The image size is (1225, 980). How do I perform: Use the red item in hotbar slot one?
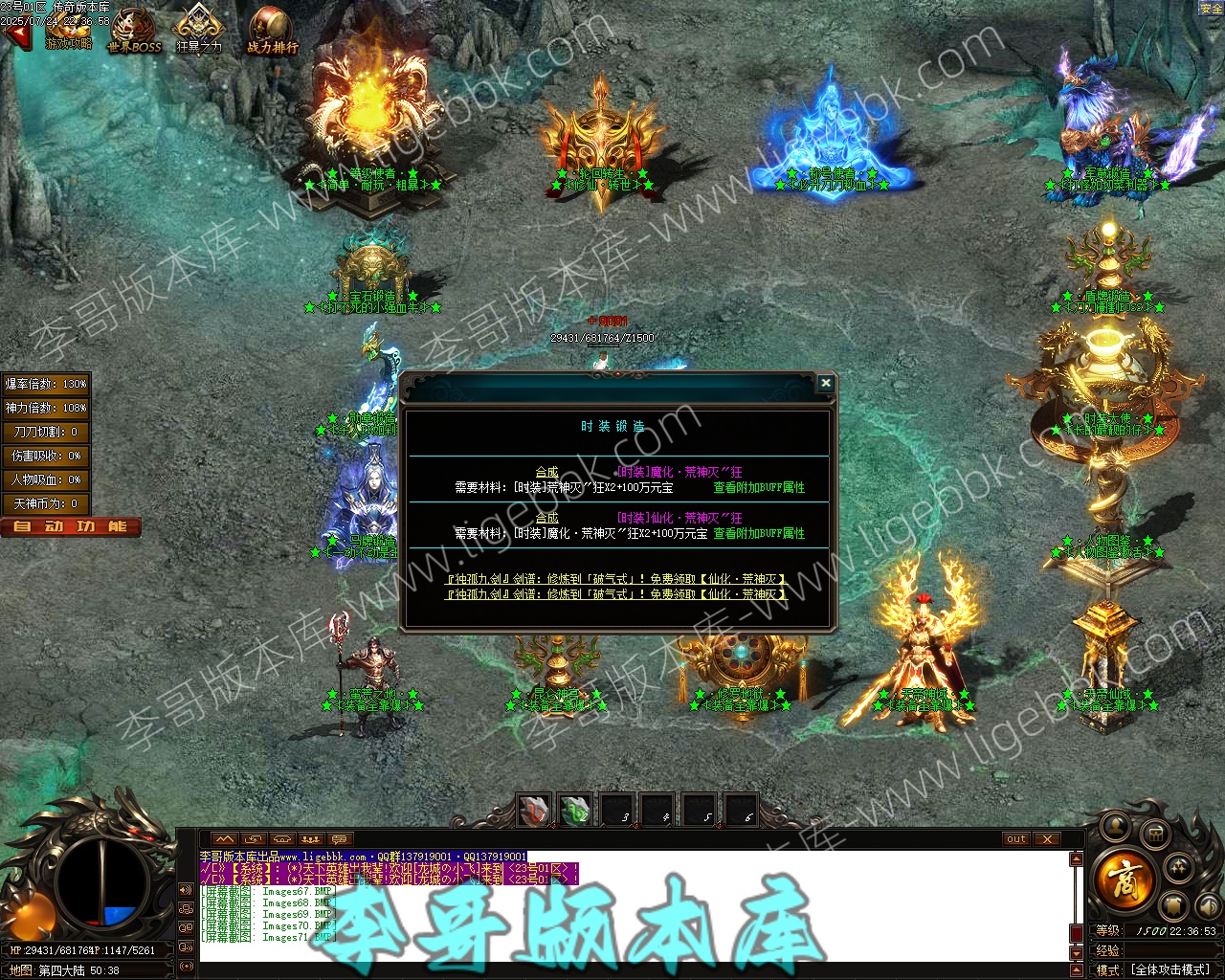tap(535, 811)
